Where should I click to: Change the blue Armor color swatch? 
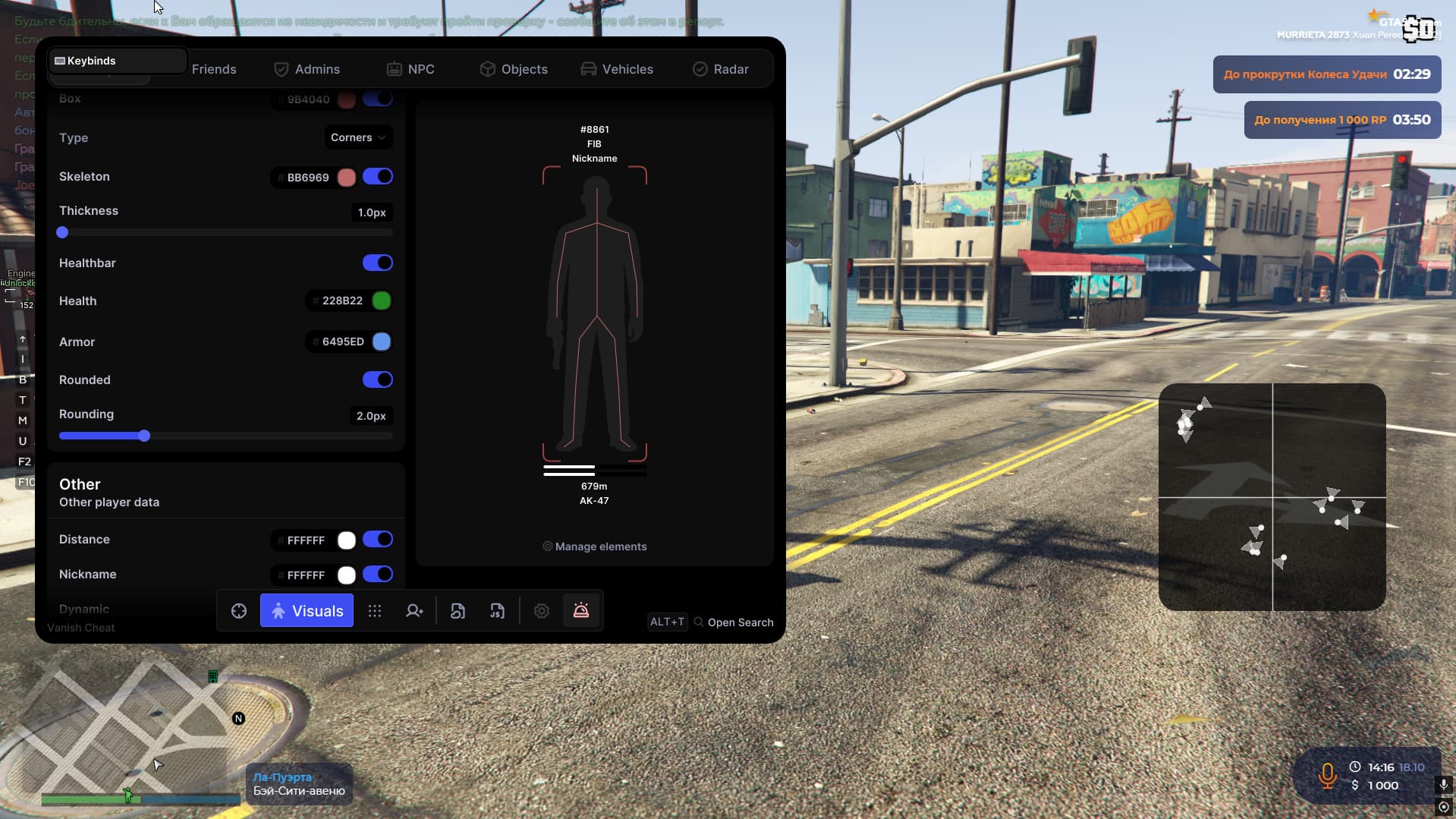tap(382, 342)
